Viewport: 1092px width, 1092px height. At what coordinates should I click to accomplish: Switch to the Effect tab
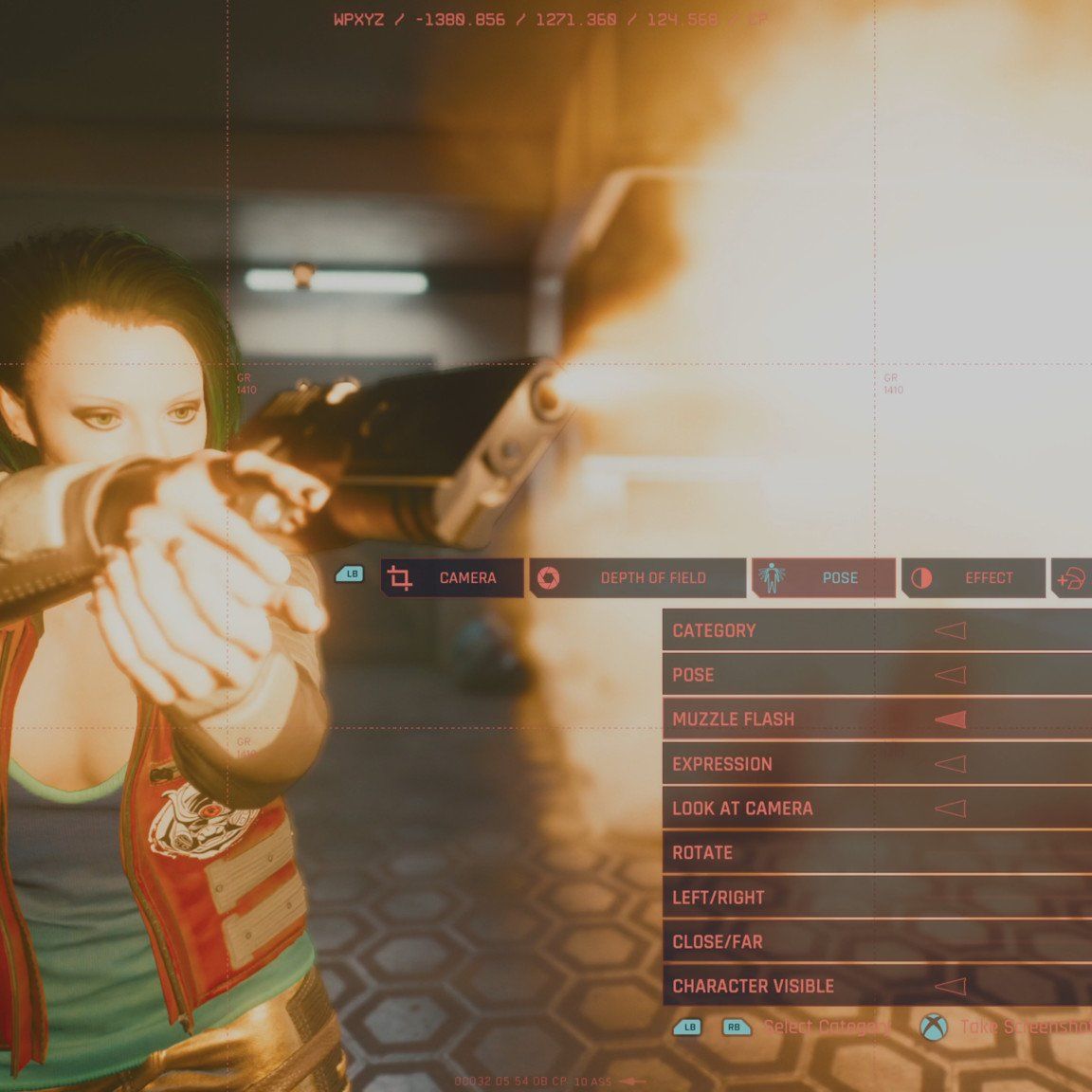click(973, 577)
